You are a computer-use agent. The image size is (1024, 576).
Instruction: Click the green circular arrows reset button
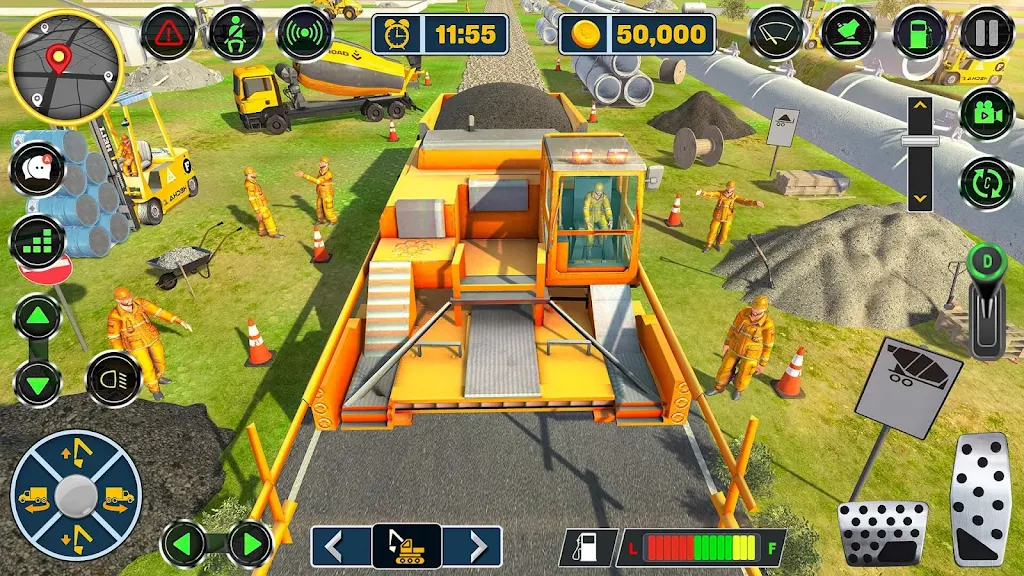[988, 184]
